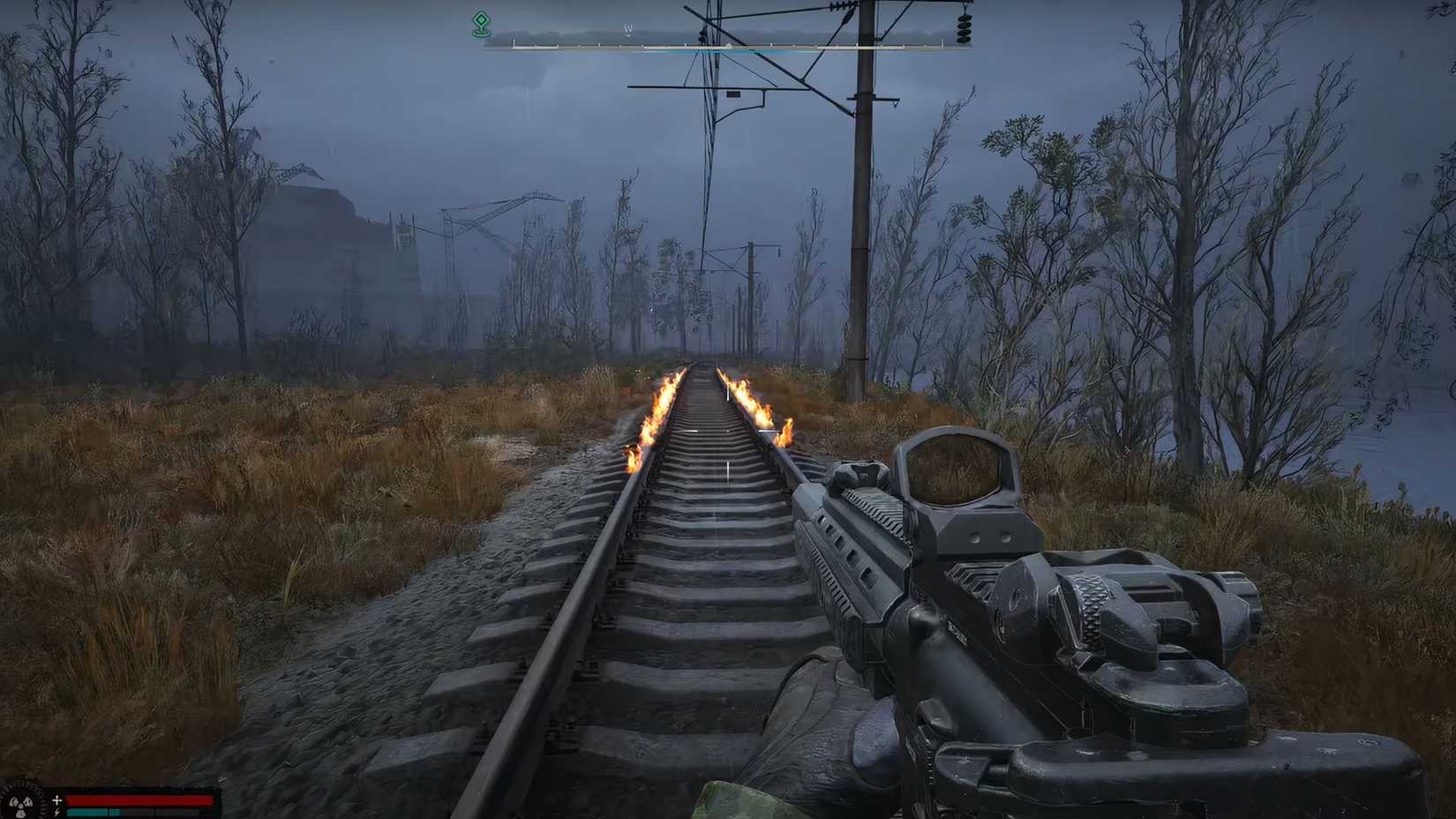Click the red health bar
The width and height of the screenshot is (1456, 819).
coord(139,800)
